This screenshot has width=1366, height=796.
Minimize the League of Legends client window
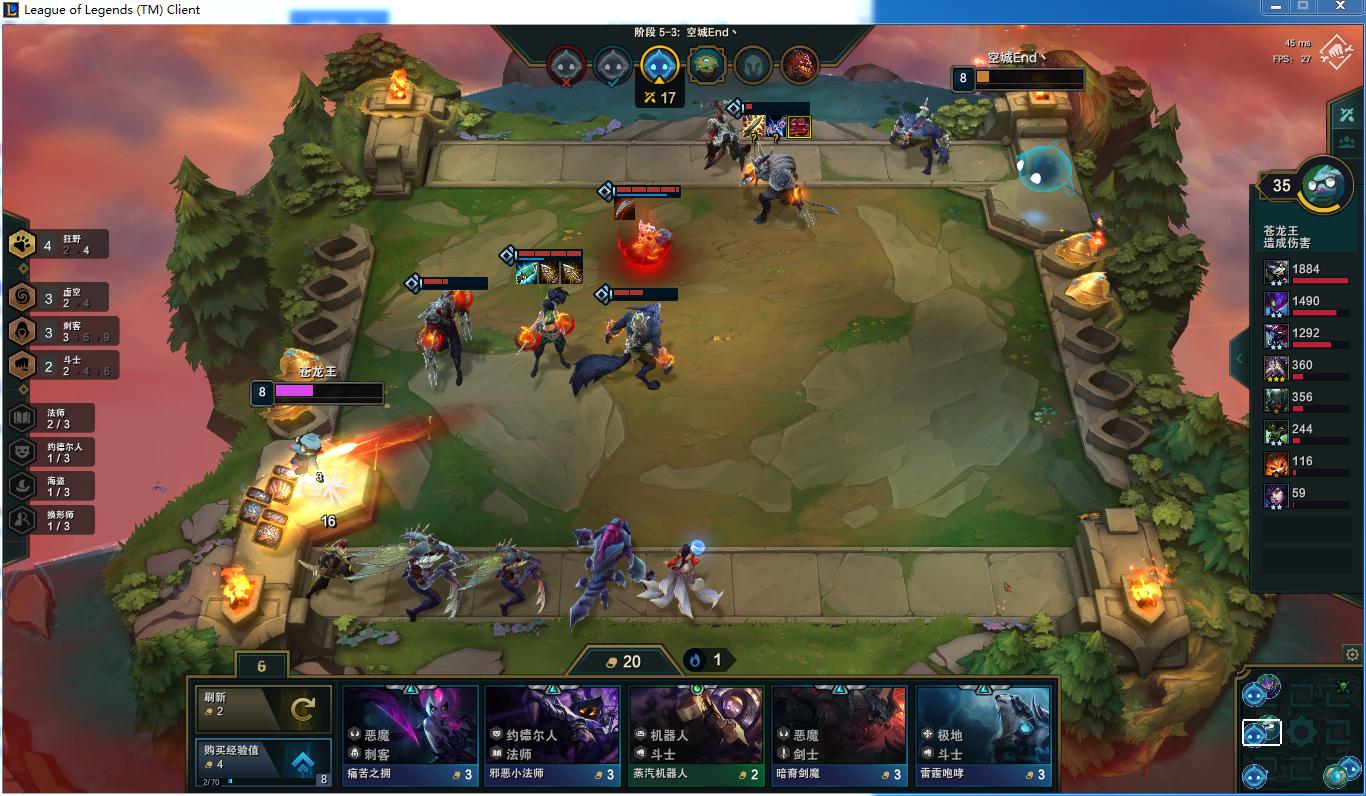tap(1275, 7)
